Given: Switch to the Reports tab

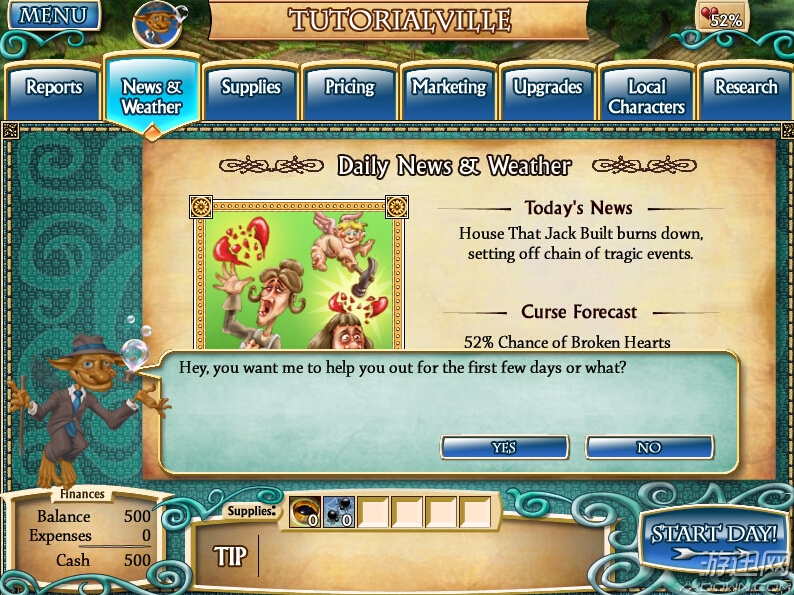Looking at the screenshot, I should pos(53,90).
